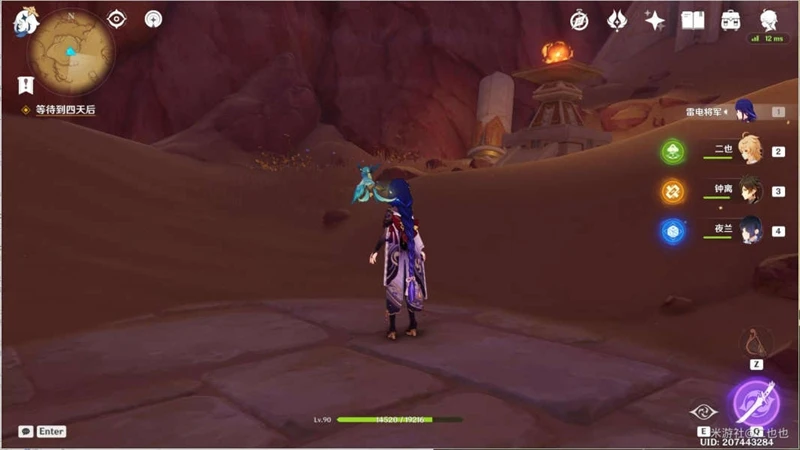This screenshot has width=800, height=450.
Task: Open the winged battle pass icon
Action: (617, 20)
